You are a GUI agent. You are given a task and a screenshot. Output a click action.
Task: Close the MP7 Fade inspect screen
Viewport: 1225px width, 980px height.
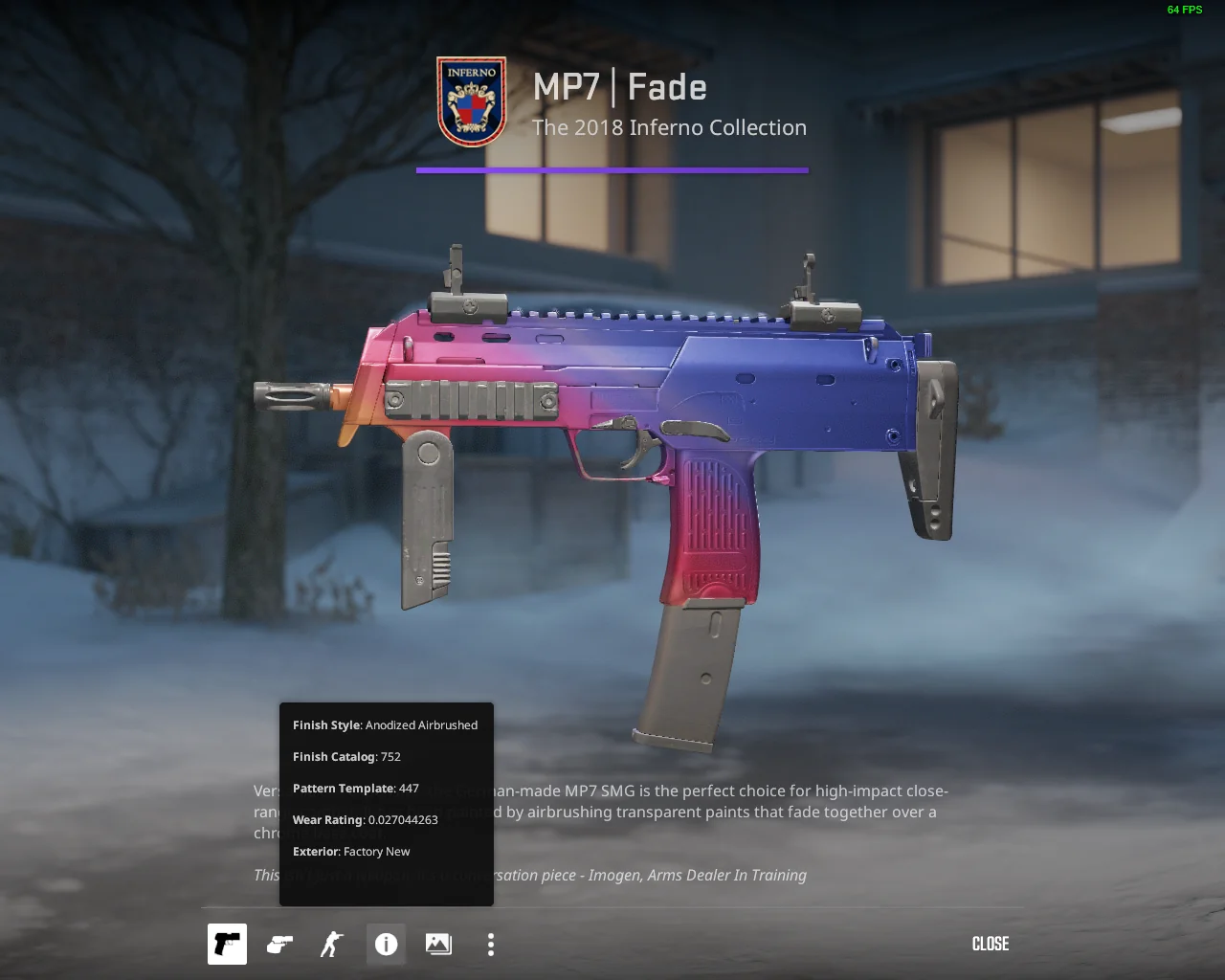click(990, 944)
